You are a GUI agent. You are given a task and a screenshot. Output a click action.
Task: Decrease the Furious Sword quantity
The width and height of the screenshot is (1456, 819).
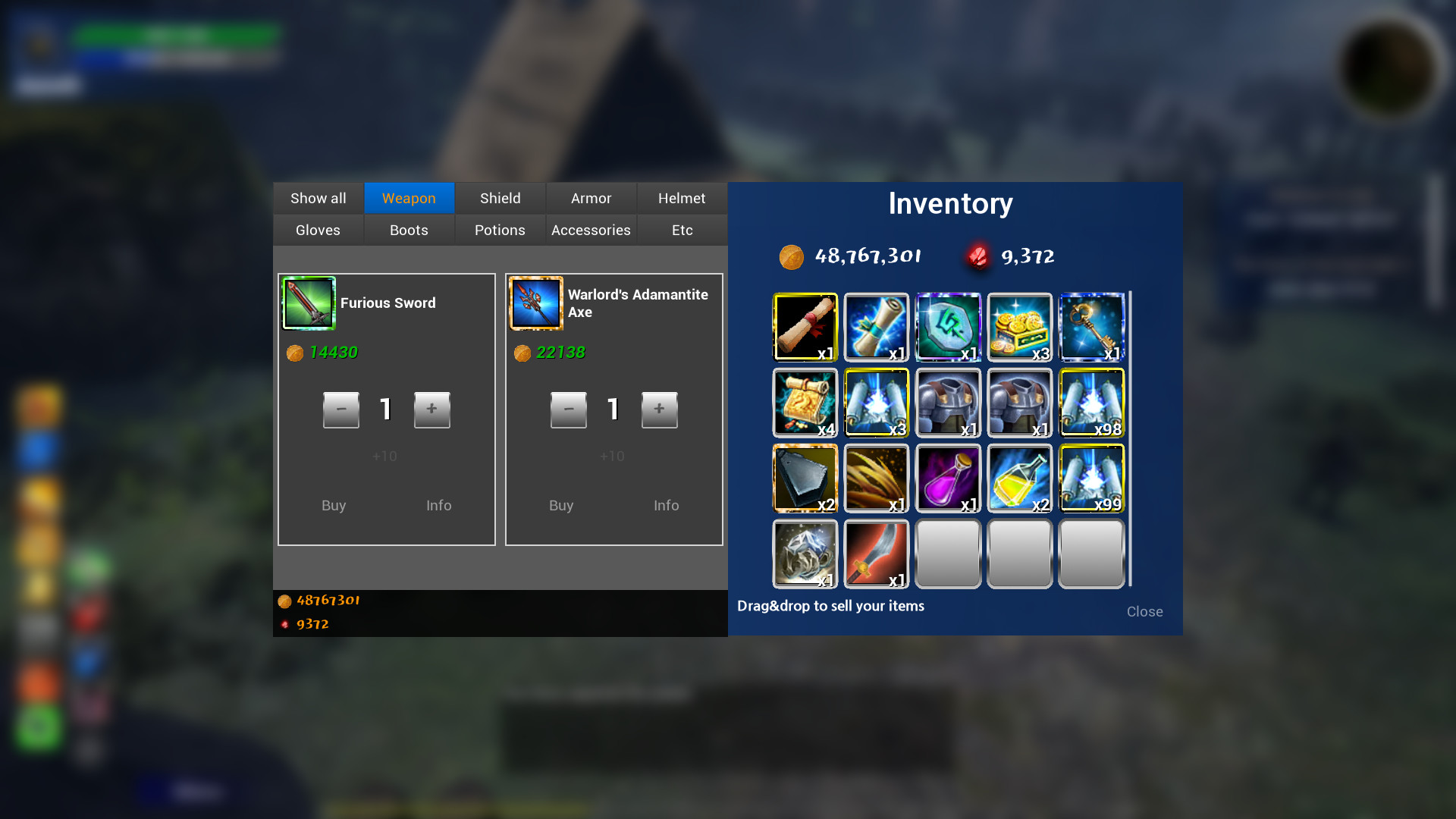pos(340,409)
